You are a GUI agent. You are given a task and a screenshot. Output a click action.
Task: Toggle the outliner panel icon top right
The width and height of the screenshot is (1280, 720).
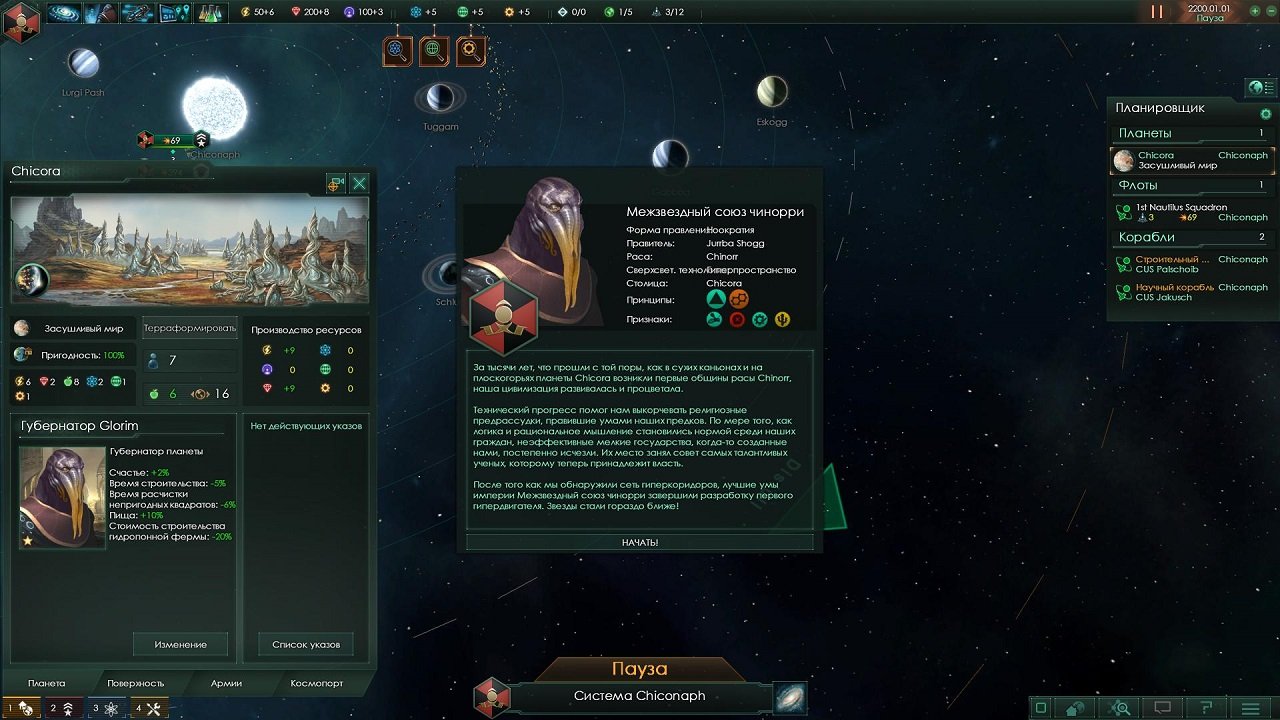point(1262,87)
